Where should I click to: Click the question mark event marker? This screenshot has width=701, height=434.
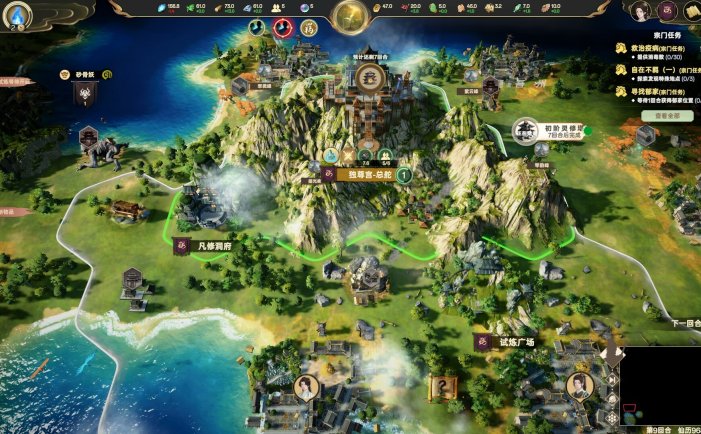(440, 385)
